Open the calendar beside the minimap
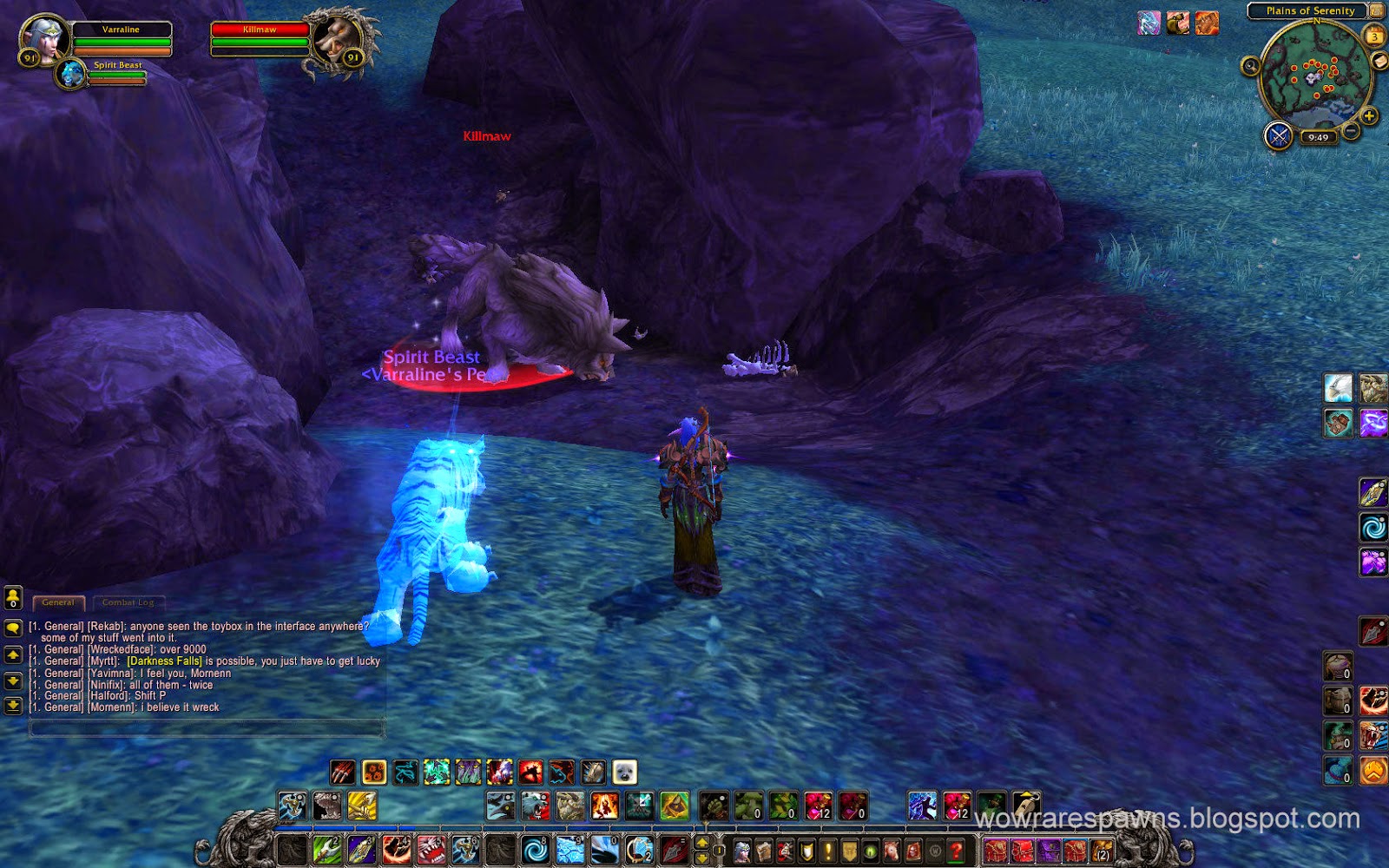The height and width of the screenshot is (868, 1389). coord(1373,35)
